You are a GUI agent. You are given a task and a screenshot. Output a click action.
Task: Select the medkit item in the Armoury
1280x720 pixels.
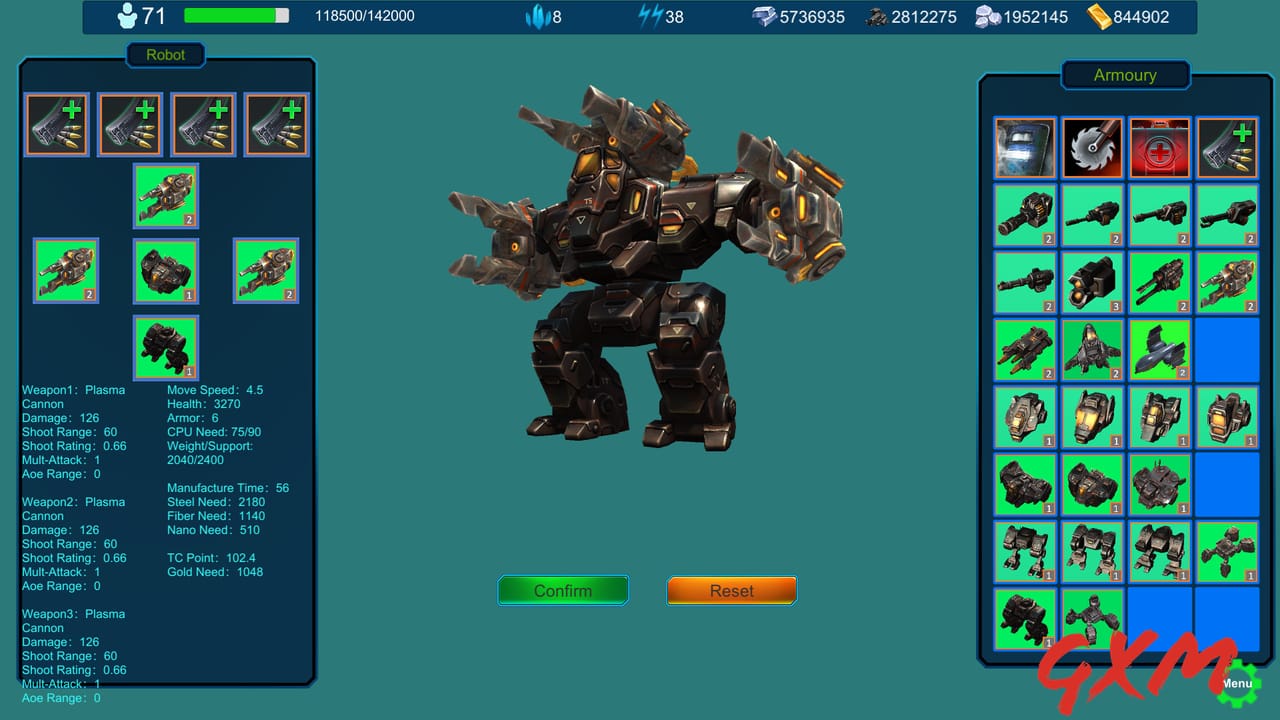tap(1159, 148)
